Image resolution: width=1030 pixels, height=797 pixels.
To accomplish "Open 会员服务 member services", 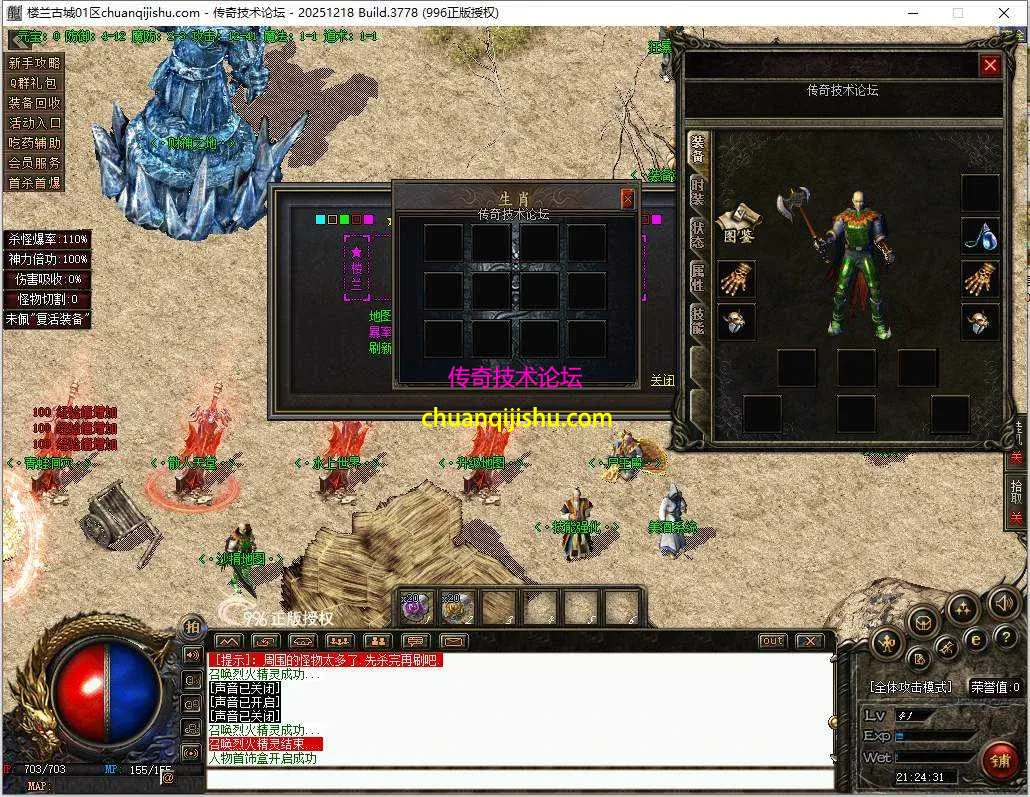I will [x=35, y=163].
